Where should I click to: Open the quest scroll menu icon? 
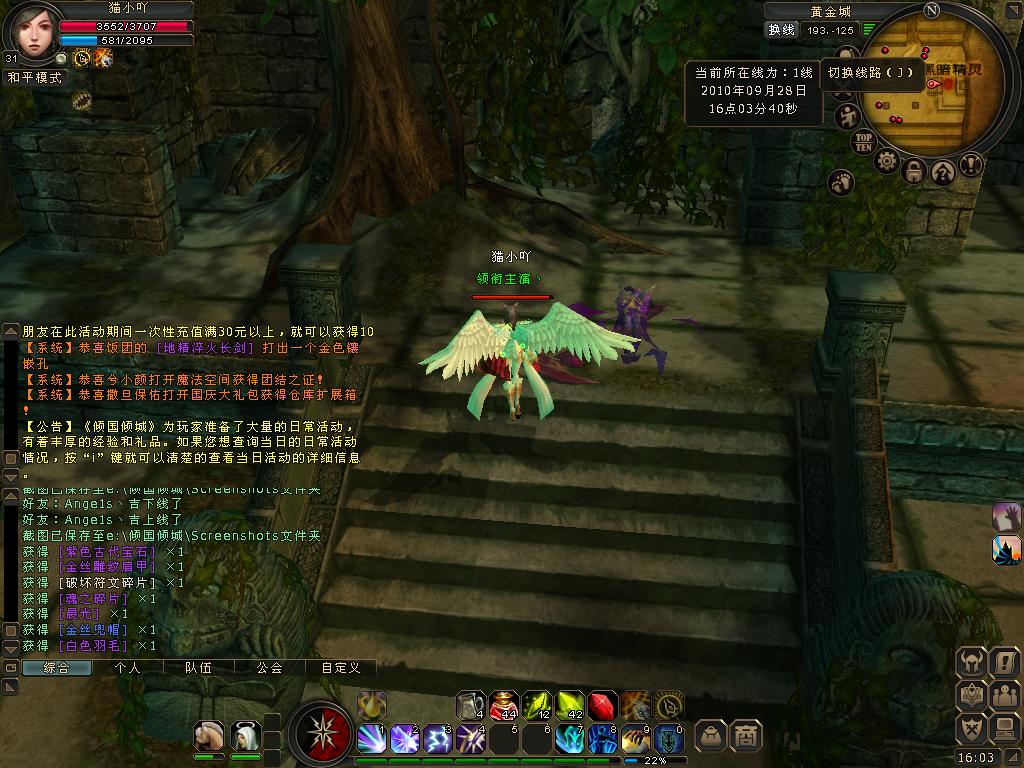pyautogui.click(x=1003, y=662)
